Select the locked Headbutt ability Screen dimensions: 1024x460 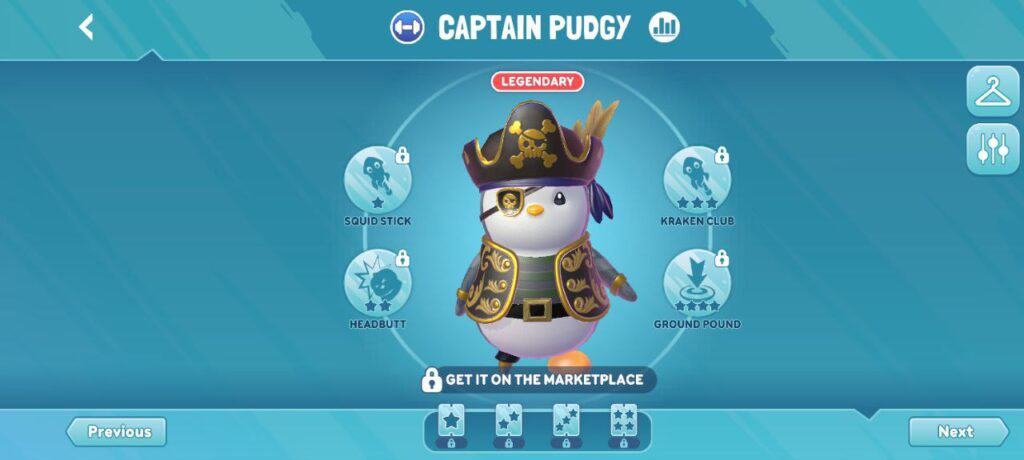[378, 284]
